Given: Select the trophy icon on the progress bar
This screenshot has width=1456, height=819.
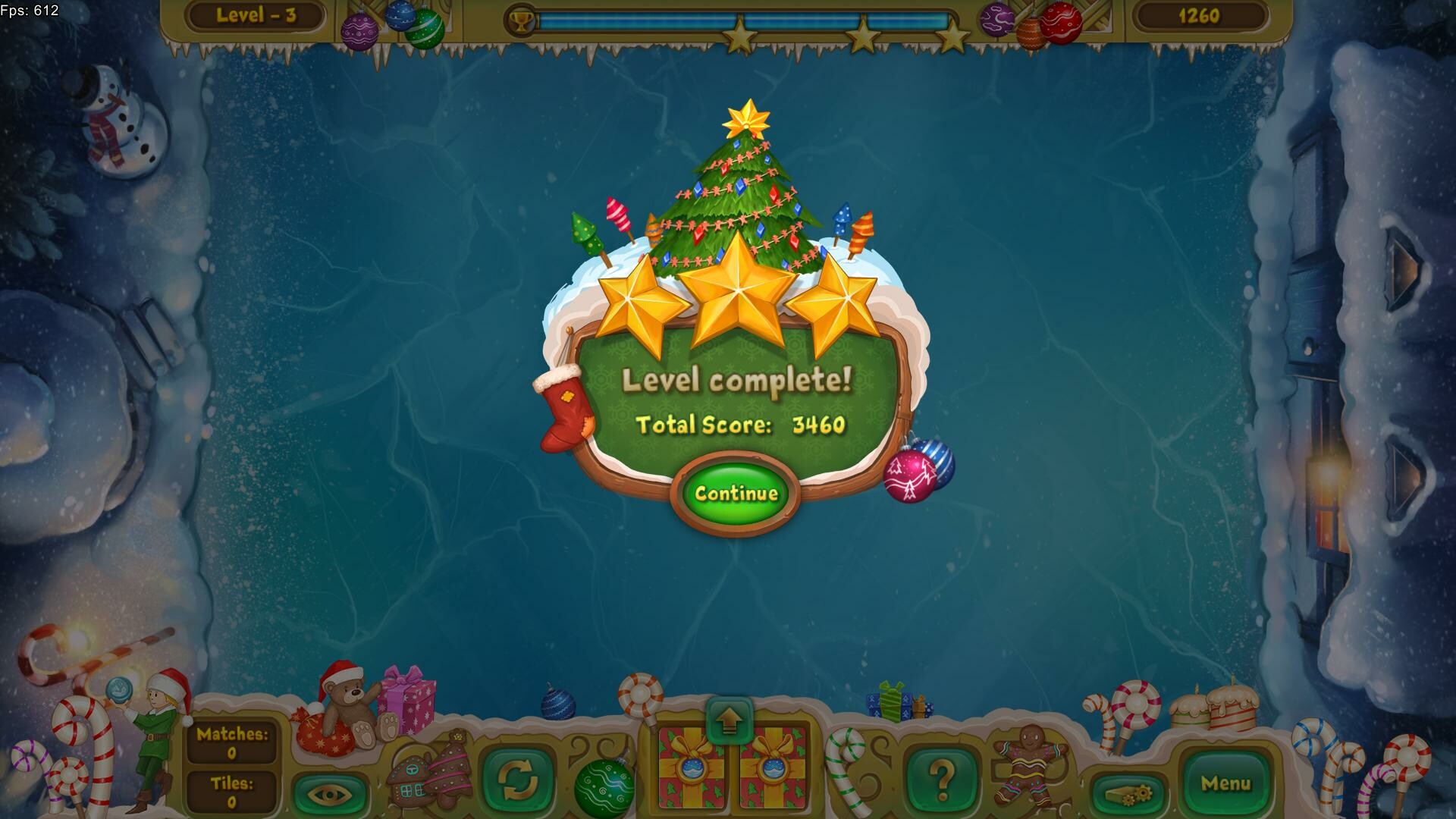Looking at the screenshot, I should (x=522, y=20).
